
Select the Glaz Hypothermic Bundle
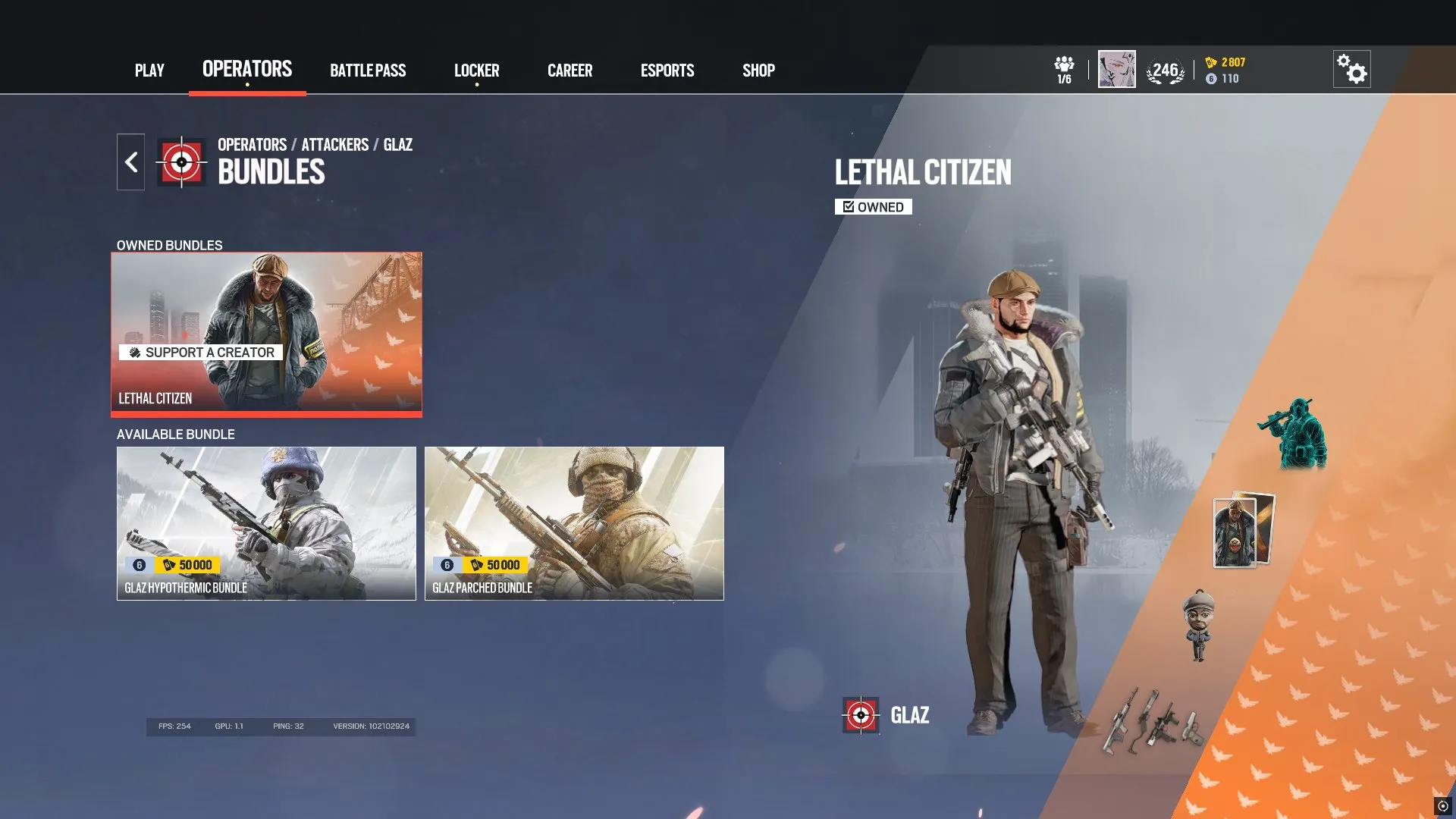pyautogui.click(x=267, y=523)
